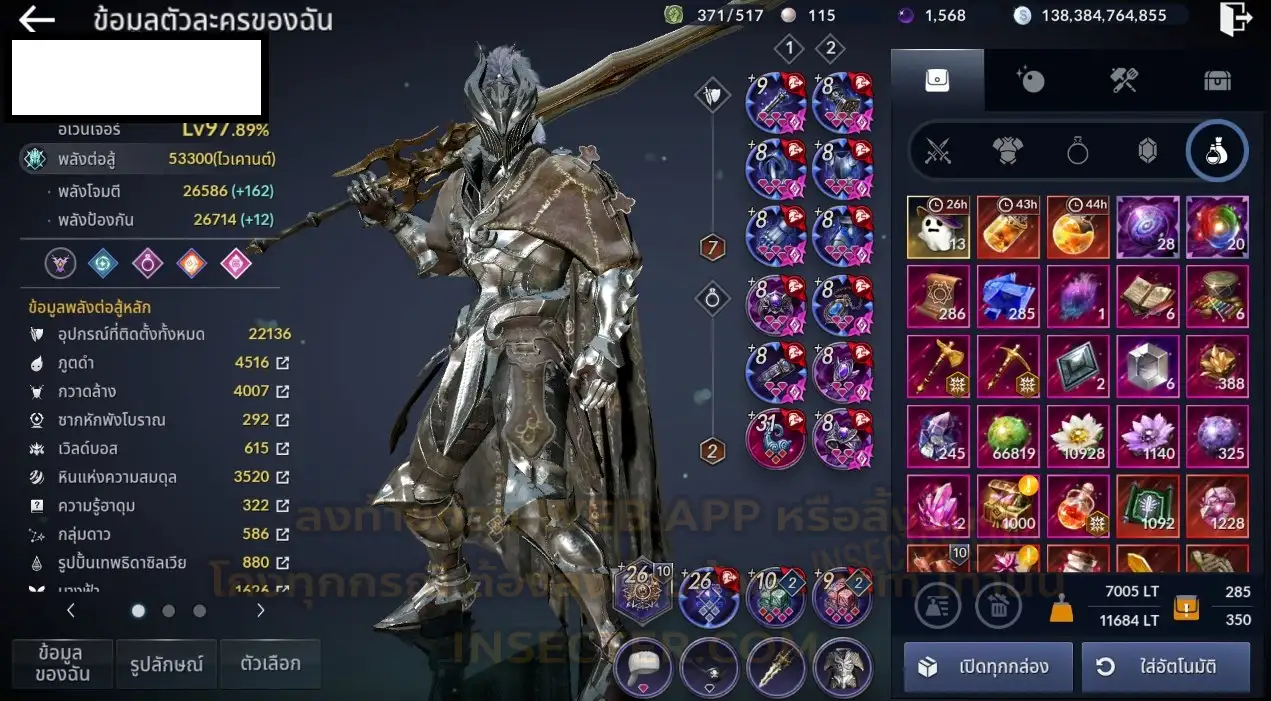The image size is (1271, 701).
Task: Select the green orb stack of 66819
Action: point(1008,436)
